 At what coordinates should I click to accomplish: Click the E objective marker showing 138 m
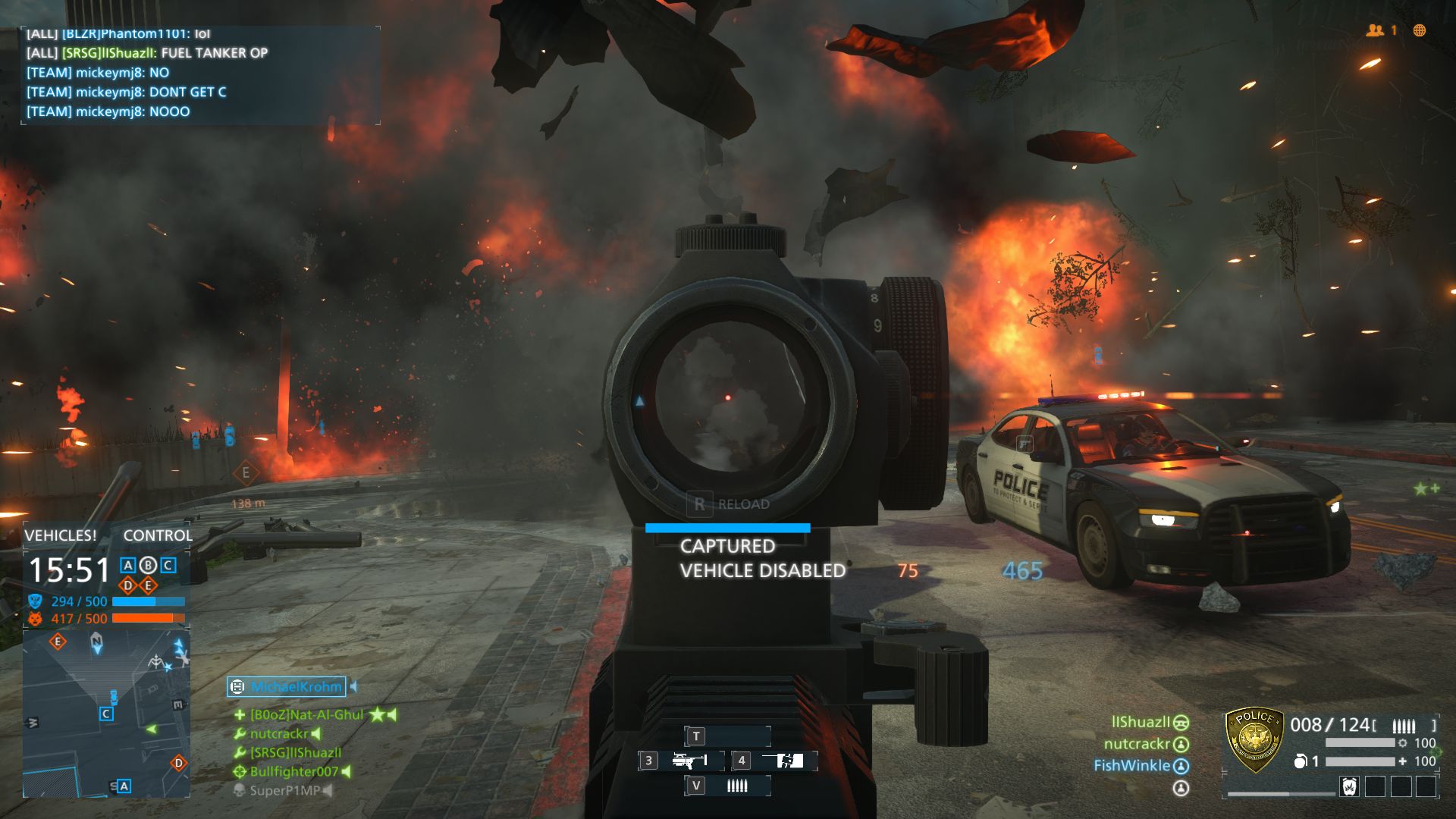(x=246, y=473)
